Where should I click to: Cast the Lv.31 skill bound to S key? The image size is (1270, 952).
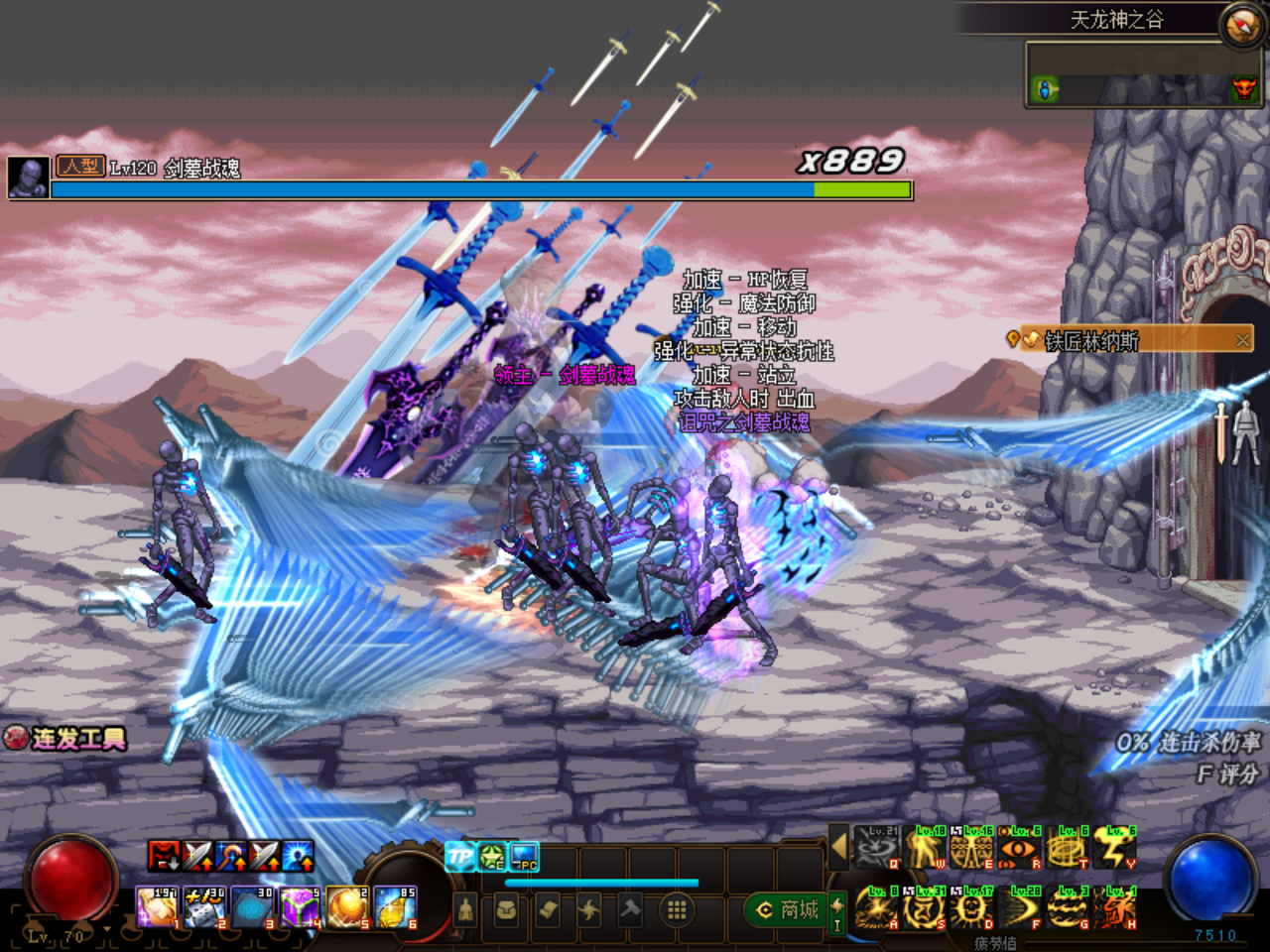click(923, 908)
